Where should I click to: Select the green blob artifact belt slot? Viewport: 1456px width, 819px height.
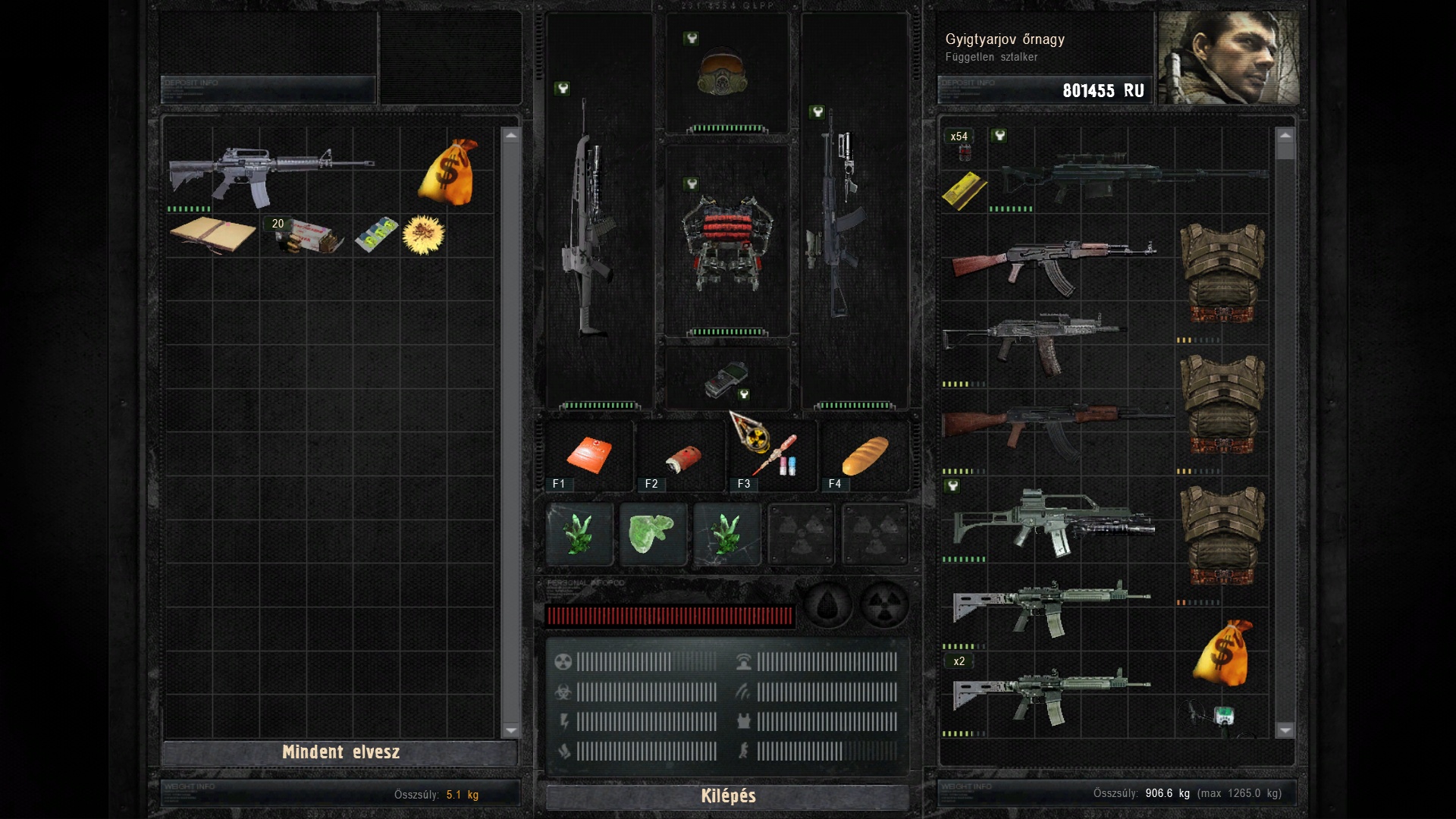[x=653, y=535]
